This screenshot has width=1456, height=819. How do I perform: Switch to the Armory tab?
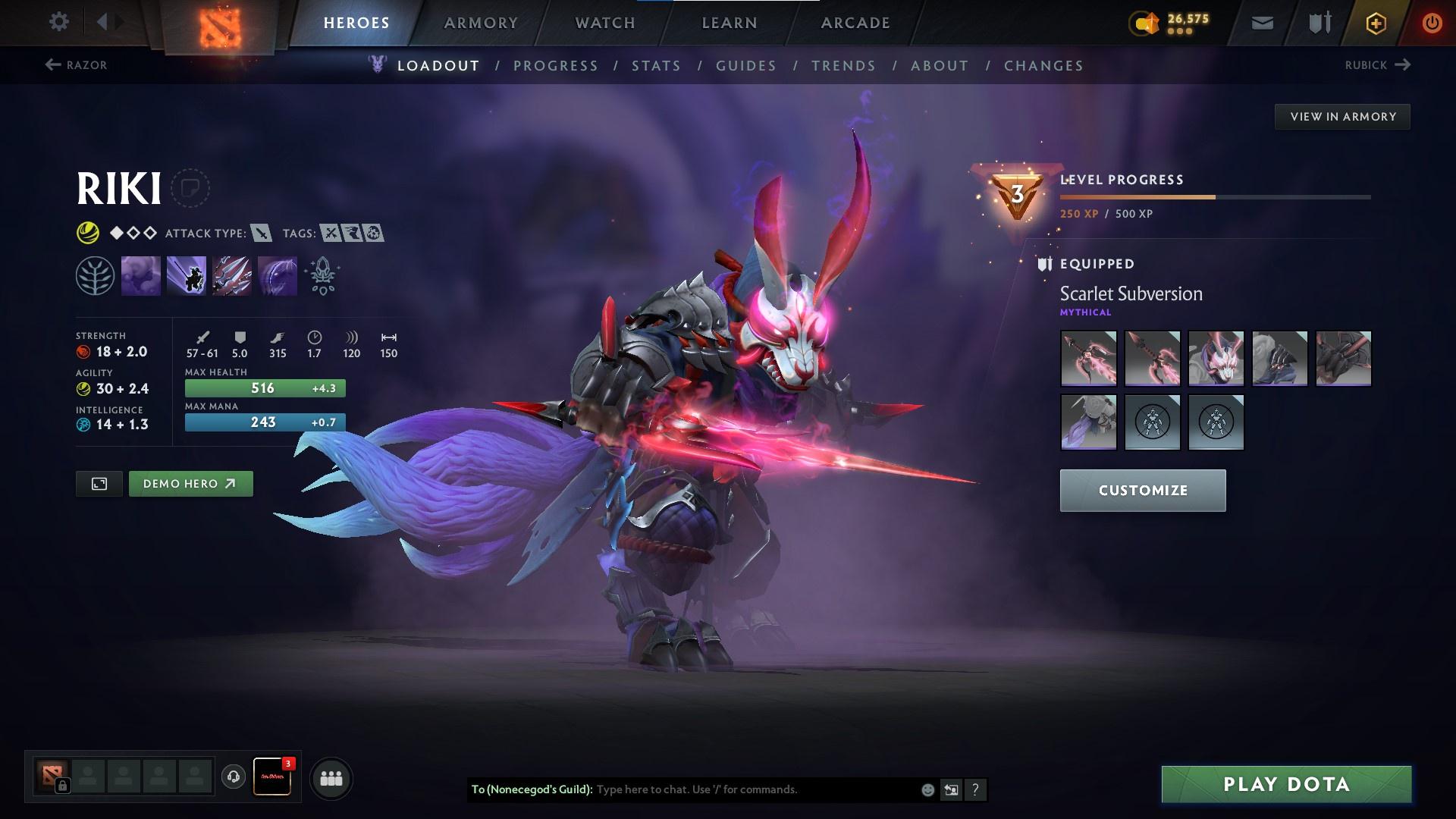click(481, 22)
